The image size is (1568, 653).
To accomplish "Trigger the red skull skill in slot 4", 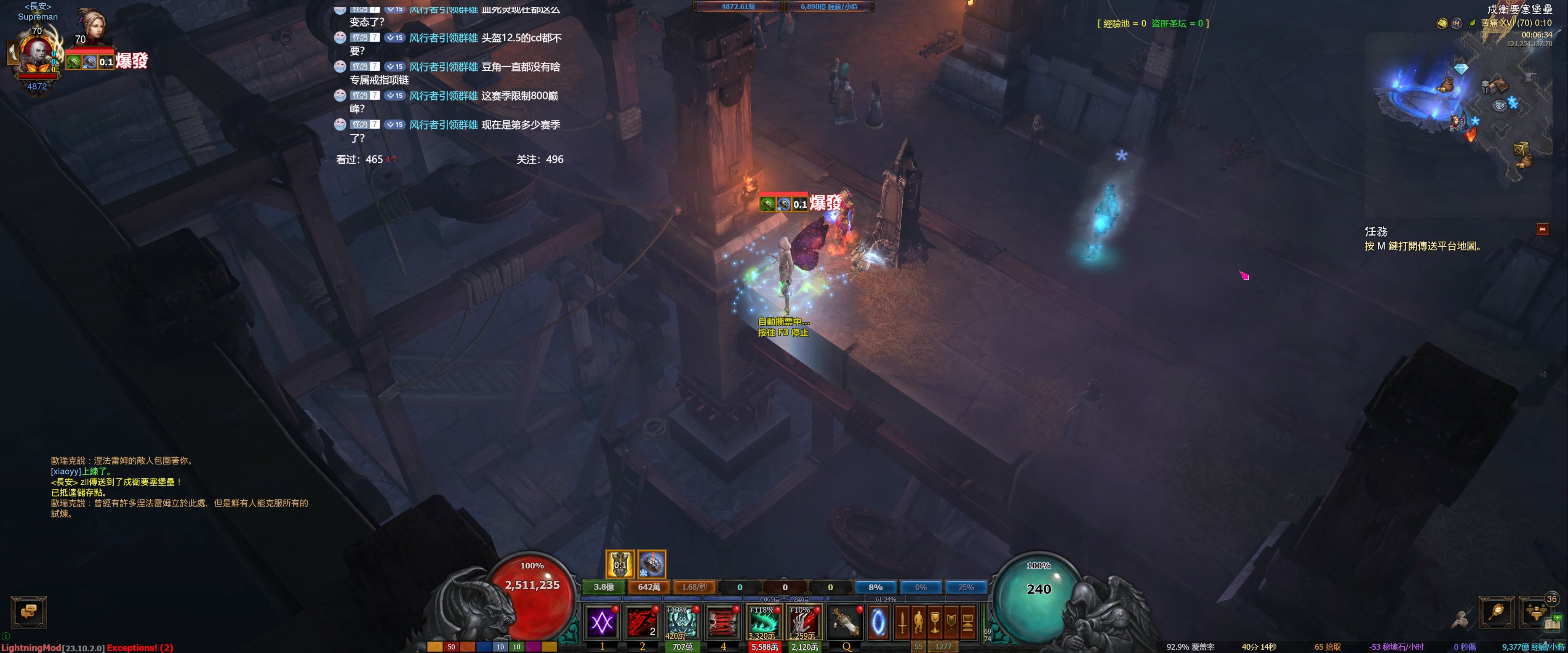I will pos(723,622).
